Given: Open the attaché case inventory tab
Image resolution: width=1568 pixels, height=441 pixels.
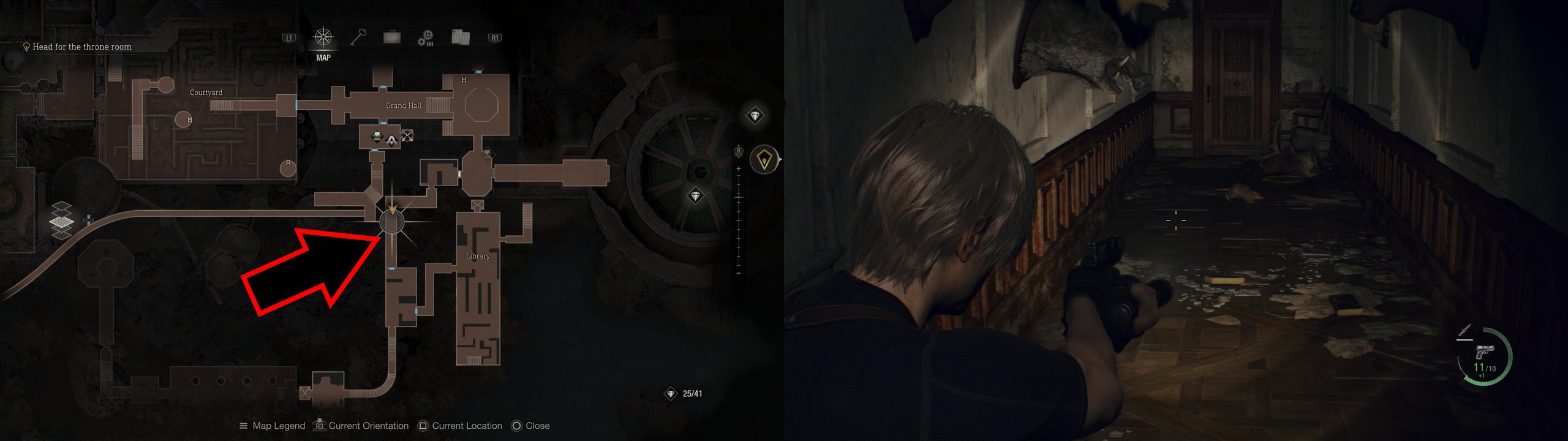Looking at the screenshot, I should point(391,38).
